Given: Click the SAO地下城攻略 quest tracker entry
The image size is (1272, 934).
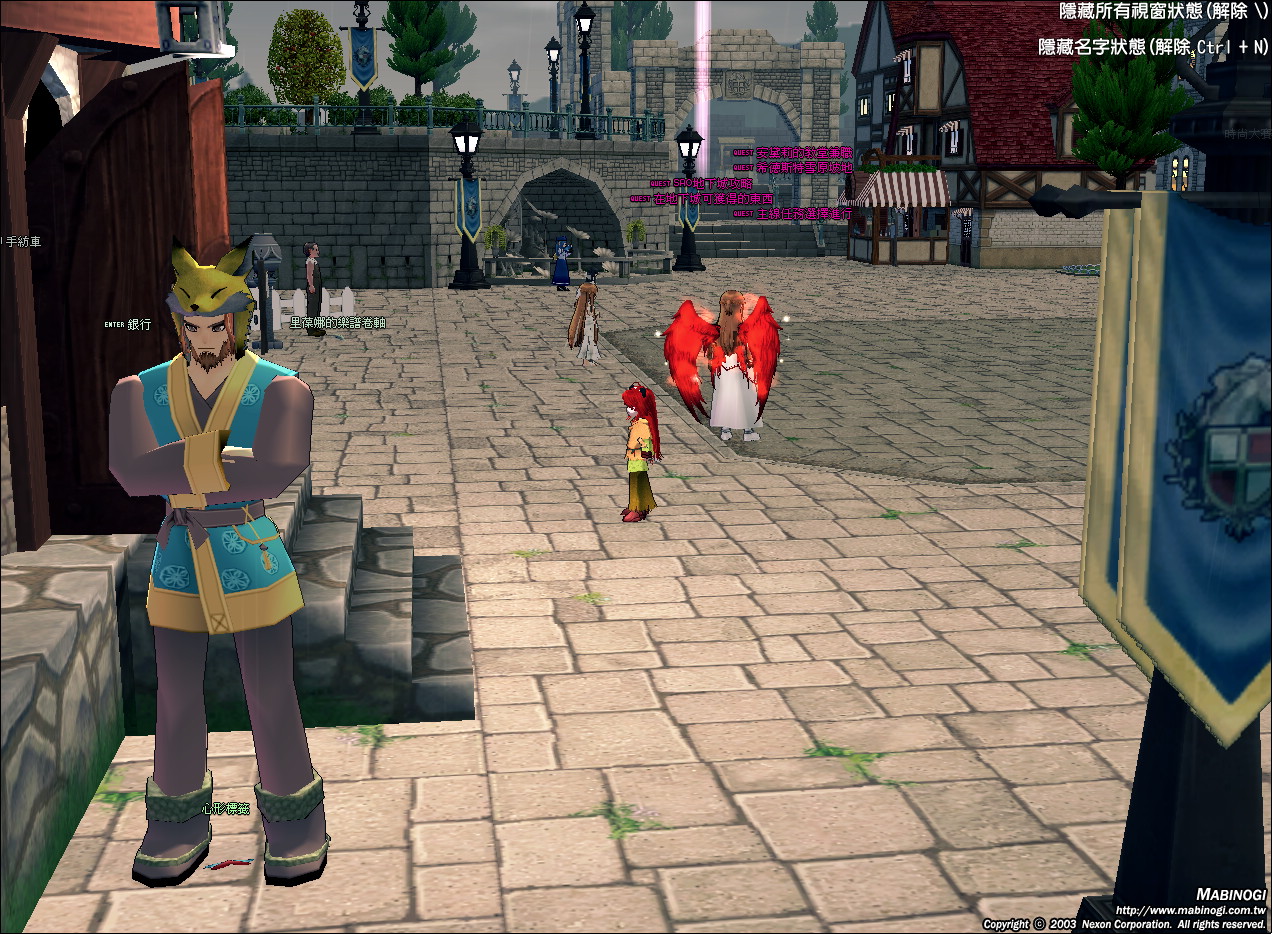Looking at the screenshot, I should pos(712,184).
